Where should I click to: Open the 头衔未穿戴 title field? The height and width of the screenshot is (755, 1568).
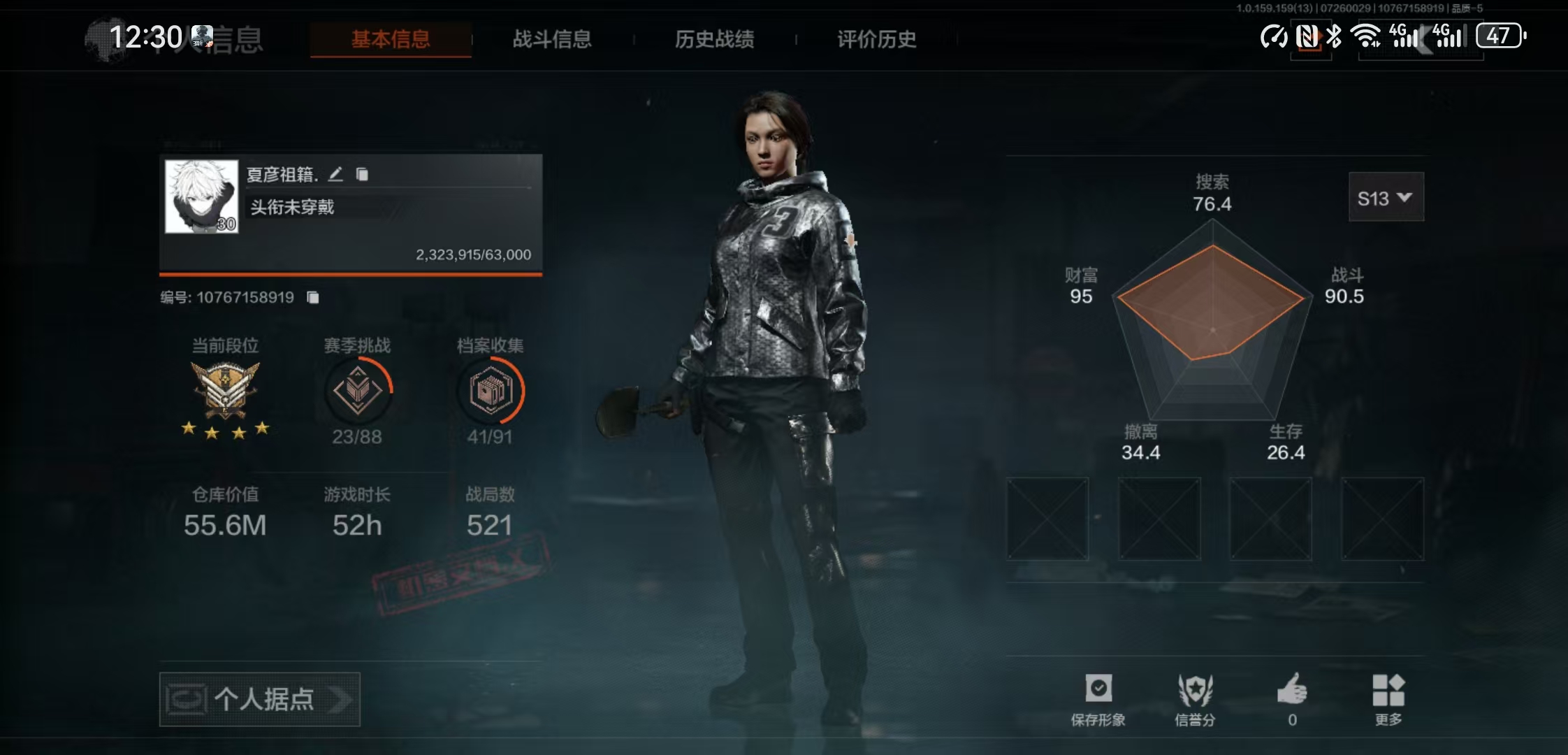(x=293, y=208)
